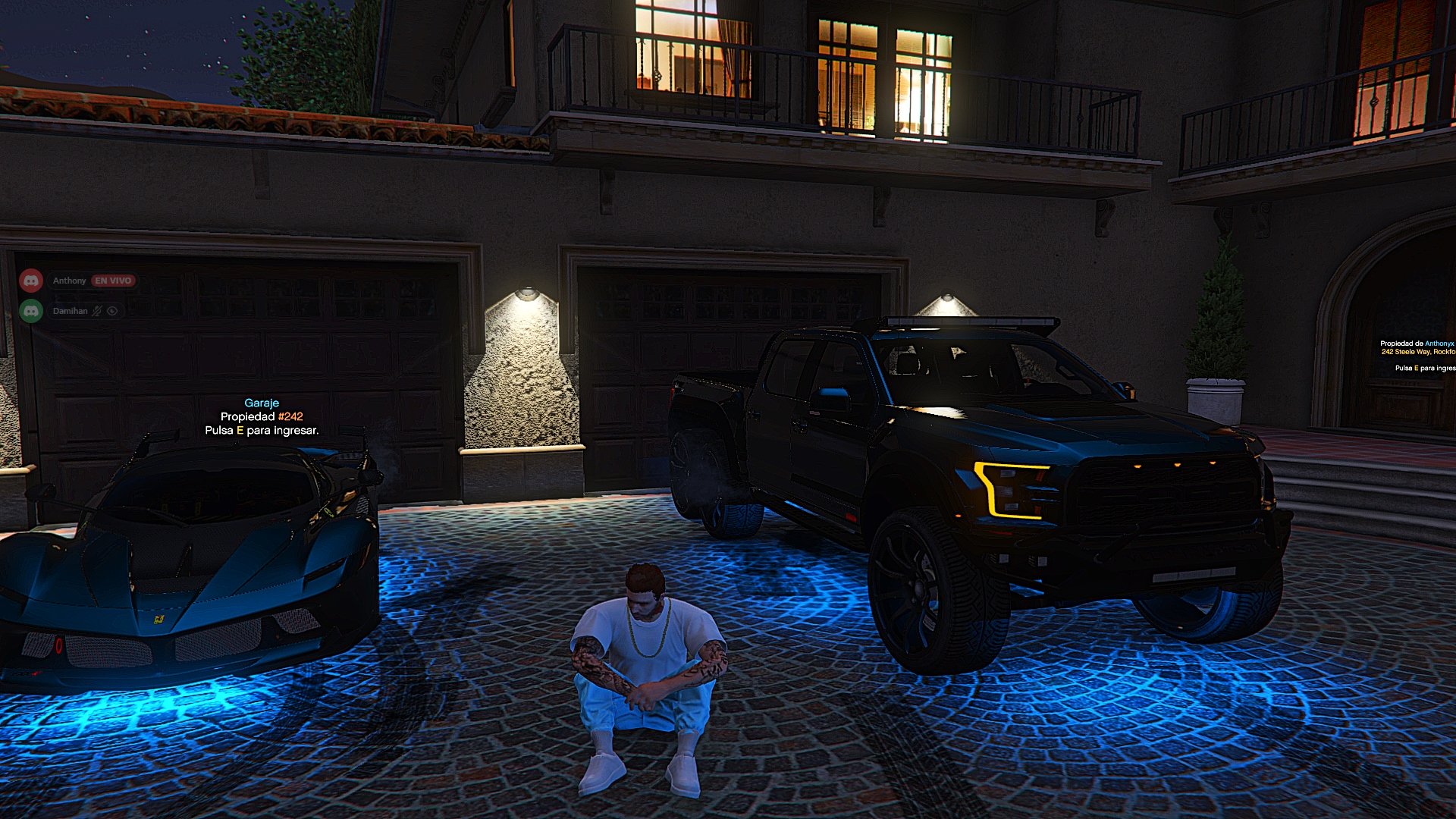The width and height of the screenshot is (1456, 819).
Task: Click Anthony's red Discord avatar
Action: [31, 281]
